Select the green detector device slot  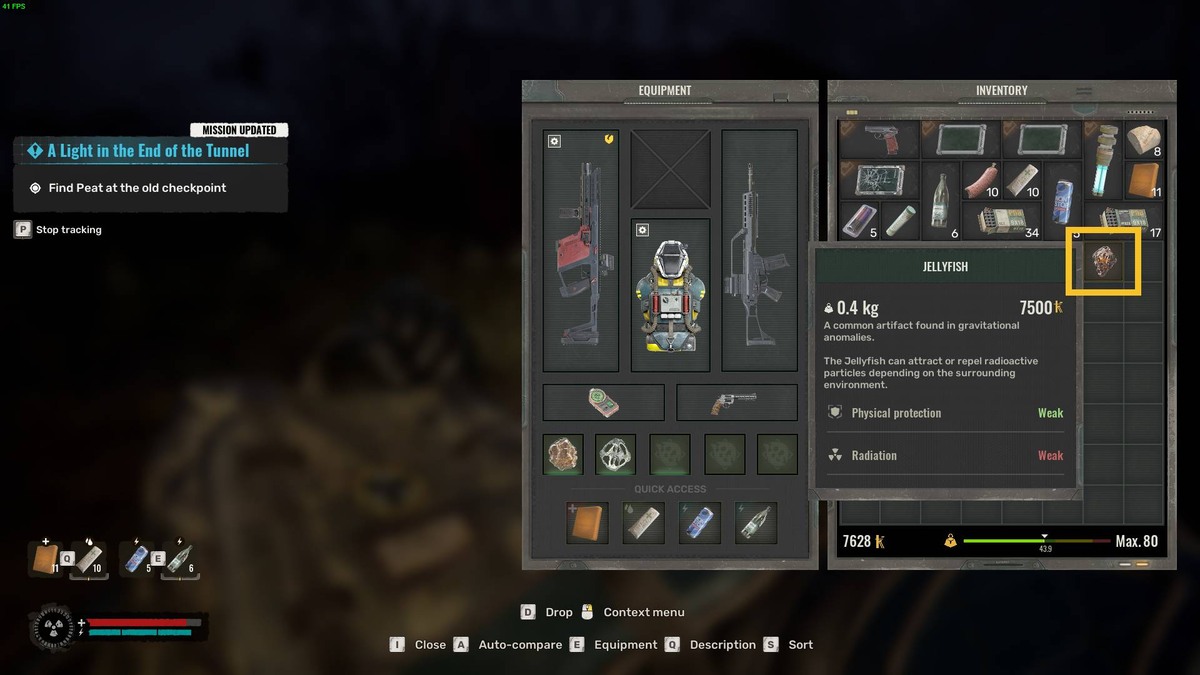click(x=603, y=402)
